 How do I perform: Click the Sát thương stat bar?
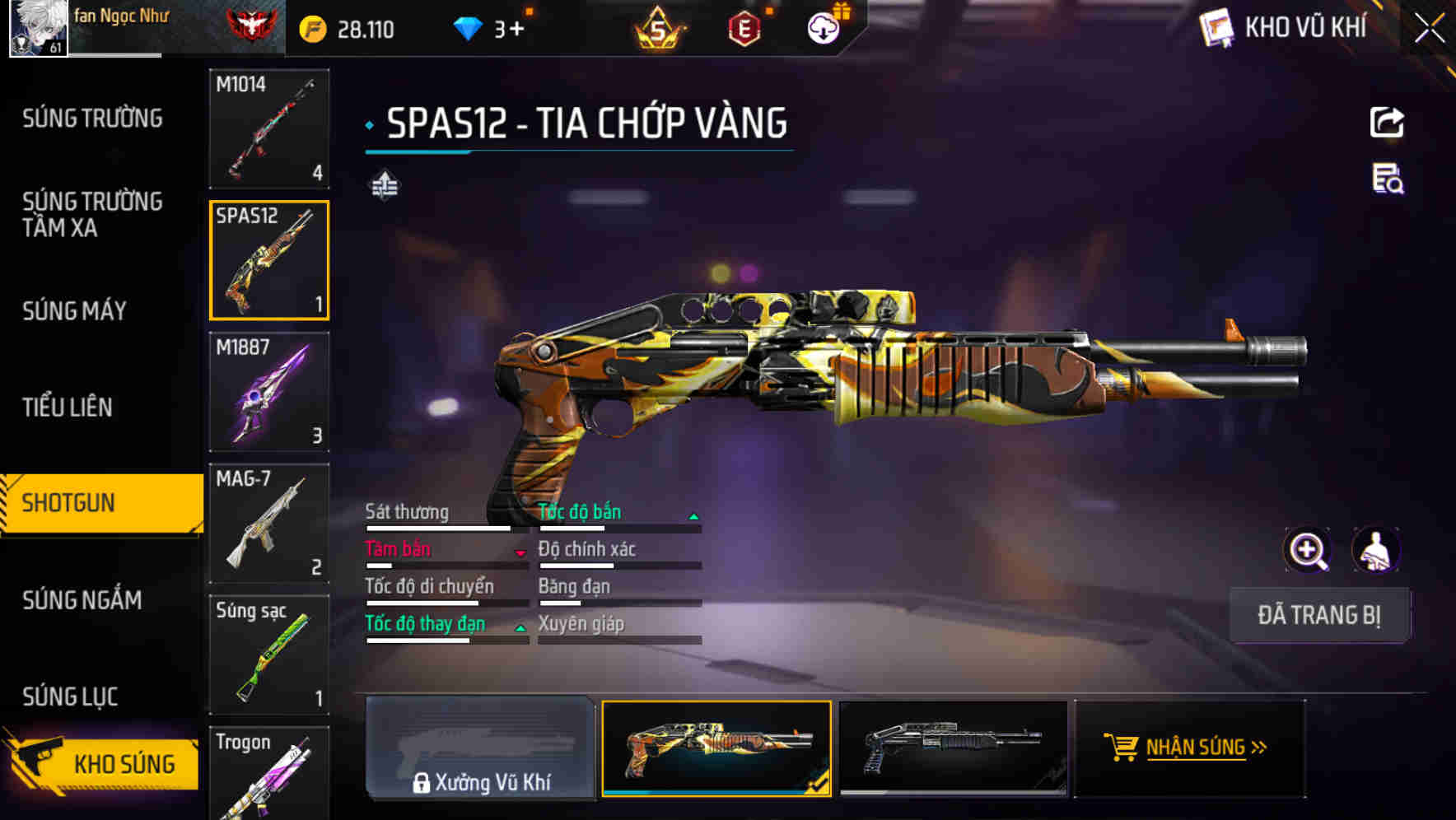pyautogui.click(x=445, y=524)
